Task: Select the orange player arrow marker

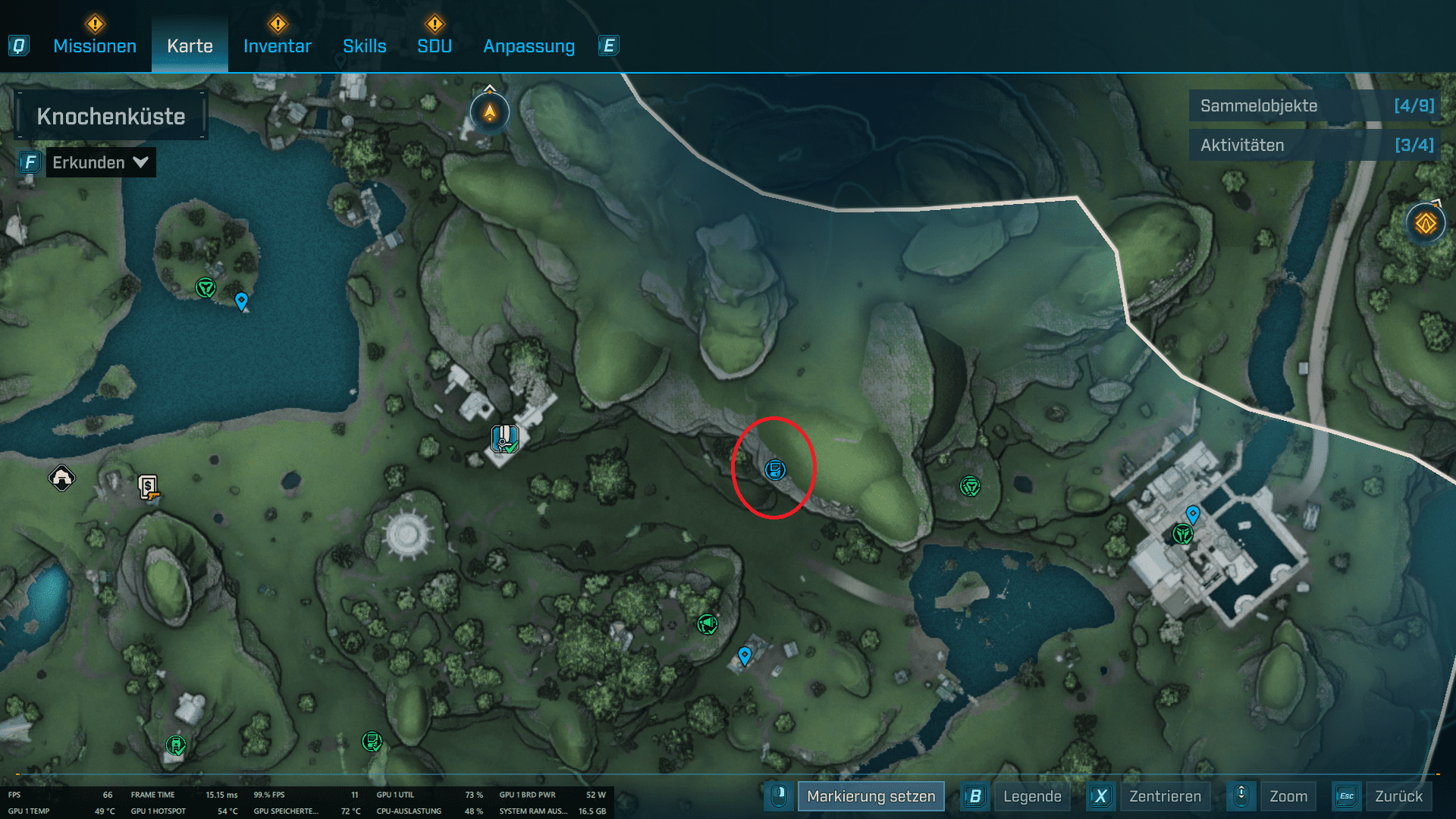Action: pos(490,113)
